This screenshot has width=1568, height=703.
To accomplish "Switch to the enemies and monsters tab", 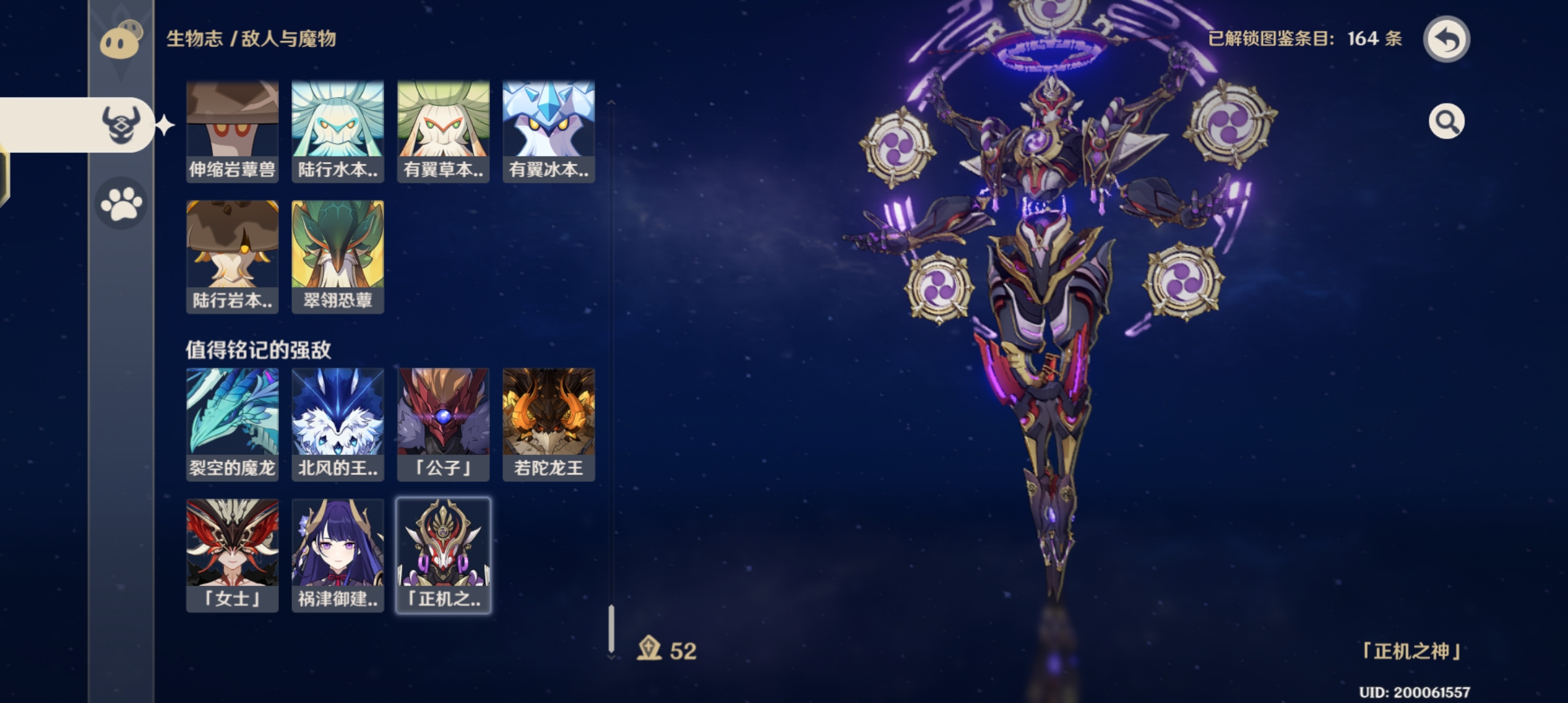I will [x=121, y=124].
